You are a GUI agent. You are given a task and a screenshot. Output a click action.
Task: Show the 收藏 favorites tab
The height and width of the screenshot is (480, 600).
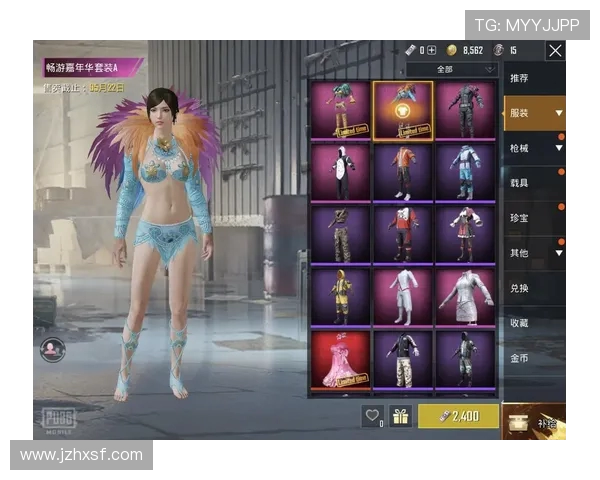coord(520,323)
